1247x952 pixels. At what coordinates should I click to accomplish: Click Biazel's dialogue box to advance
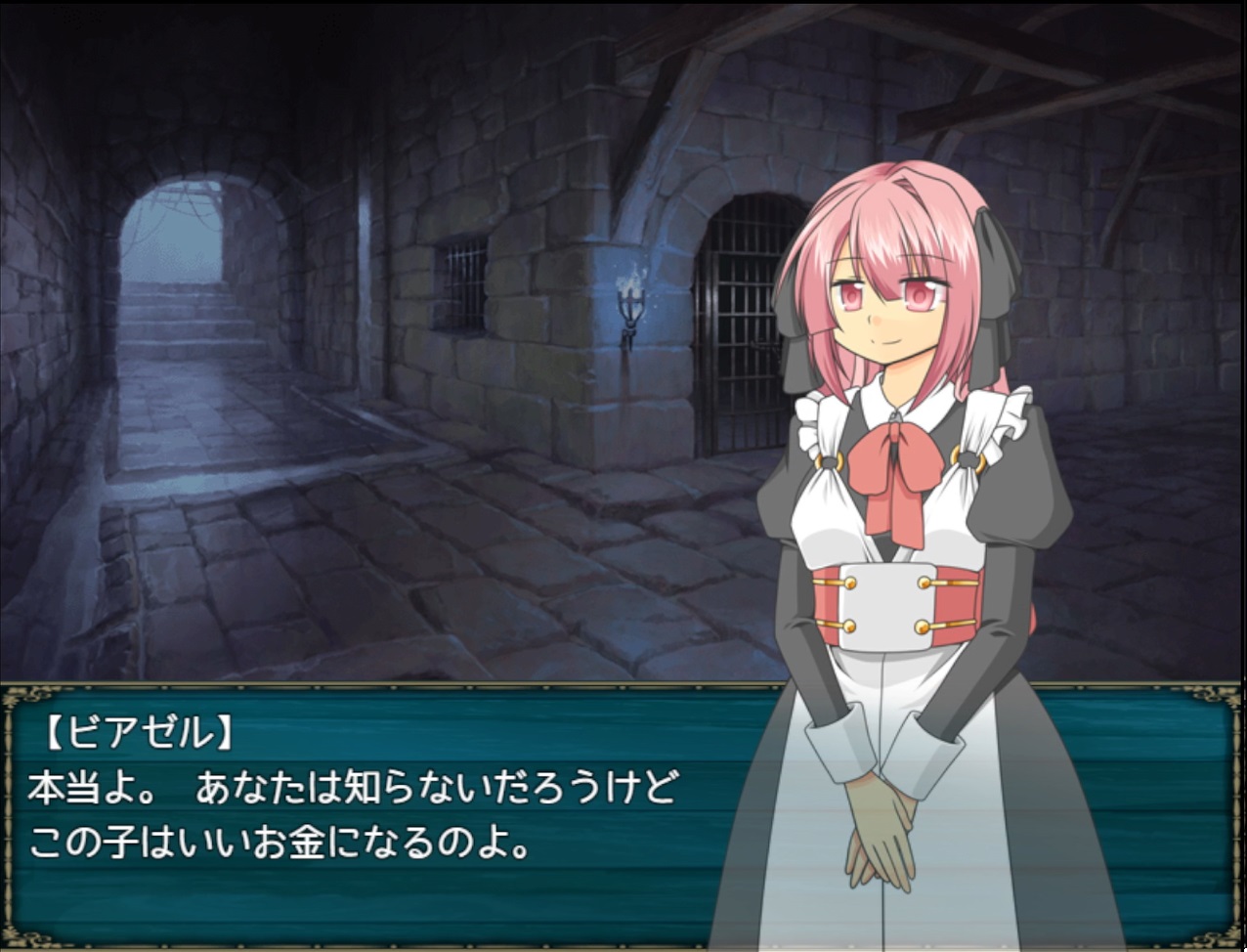(x=391, y=813)
